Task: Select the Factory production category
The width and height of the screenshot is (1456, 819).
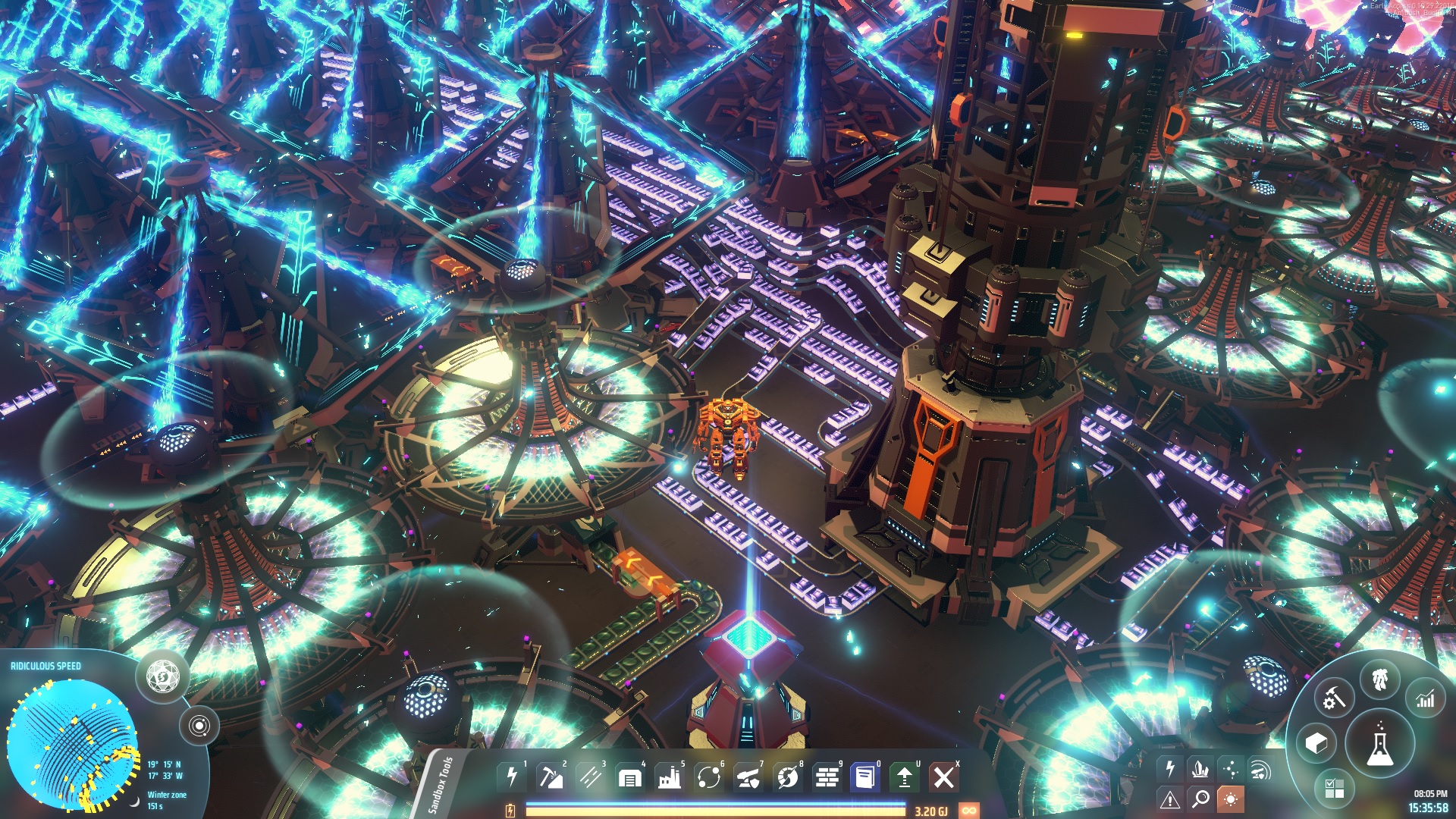Action: point(670,777)
